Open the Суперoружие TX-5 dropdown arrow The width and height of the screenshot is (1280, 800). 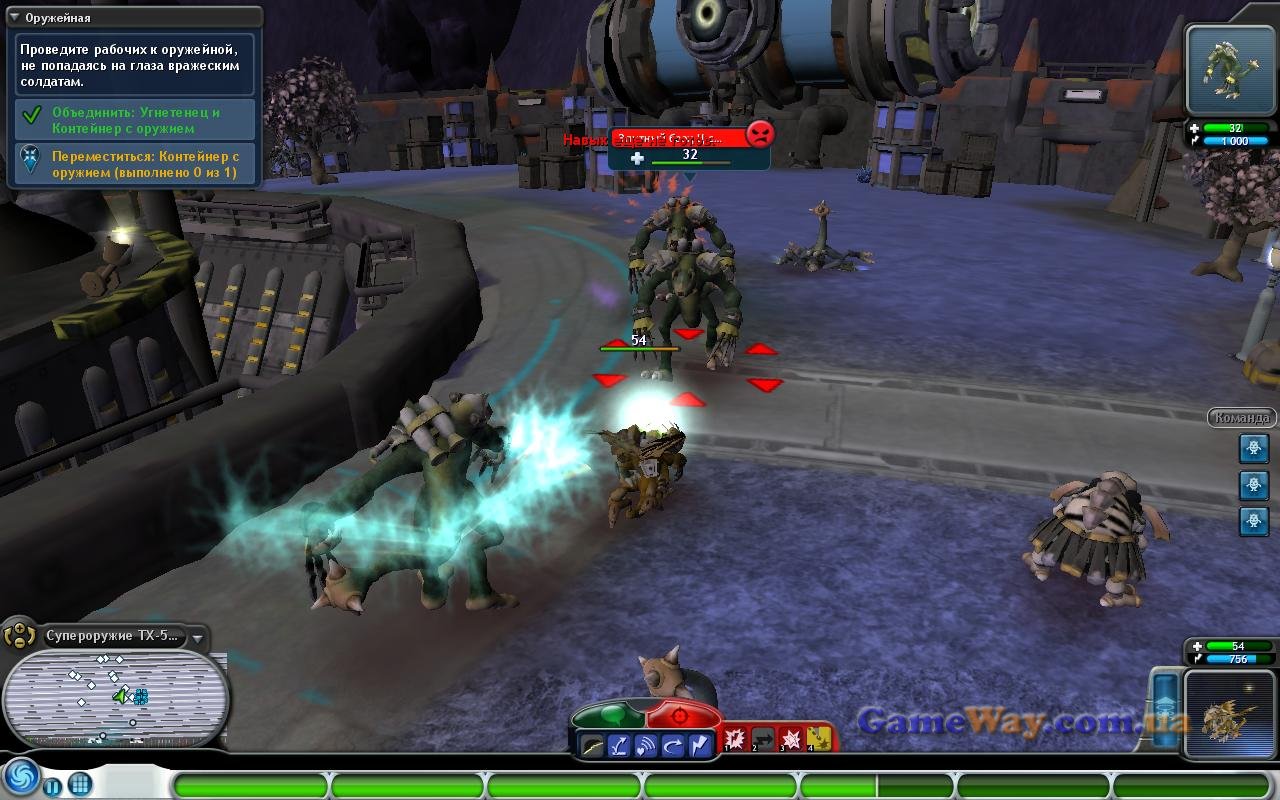198,637
